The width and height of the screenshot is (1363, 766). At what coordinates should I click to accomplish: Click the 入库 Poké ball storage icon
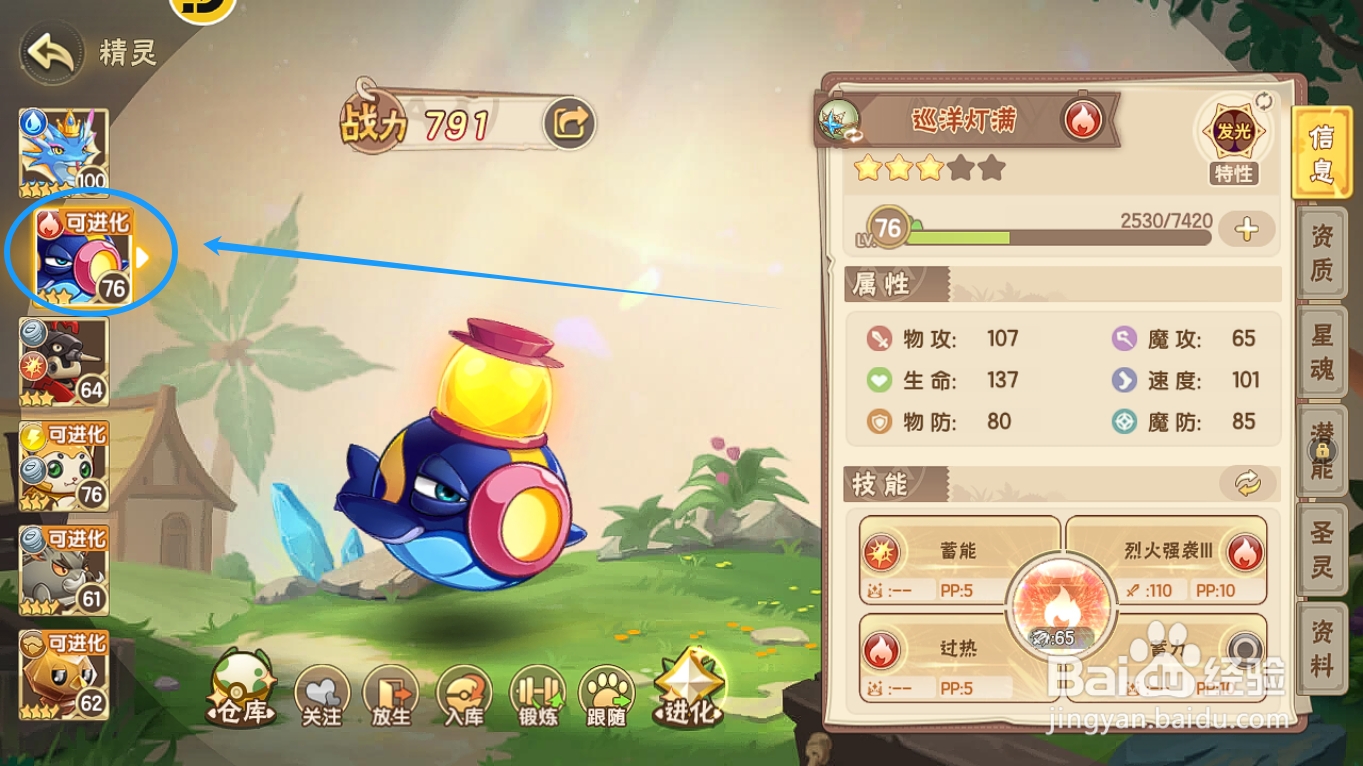coord(465,692)
